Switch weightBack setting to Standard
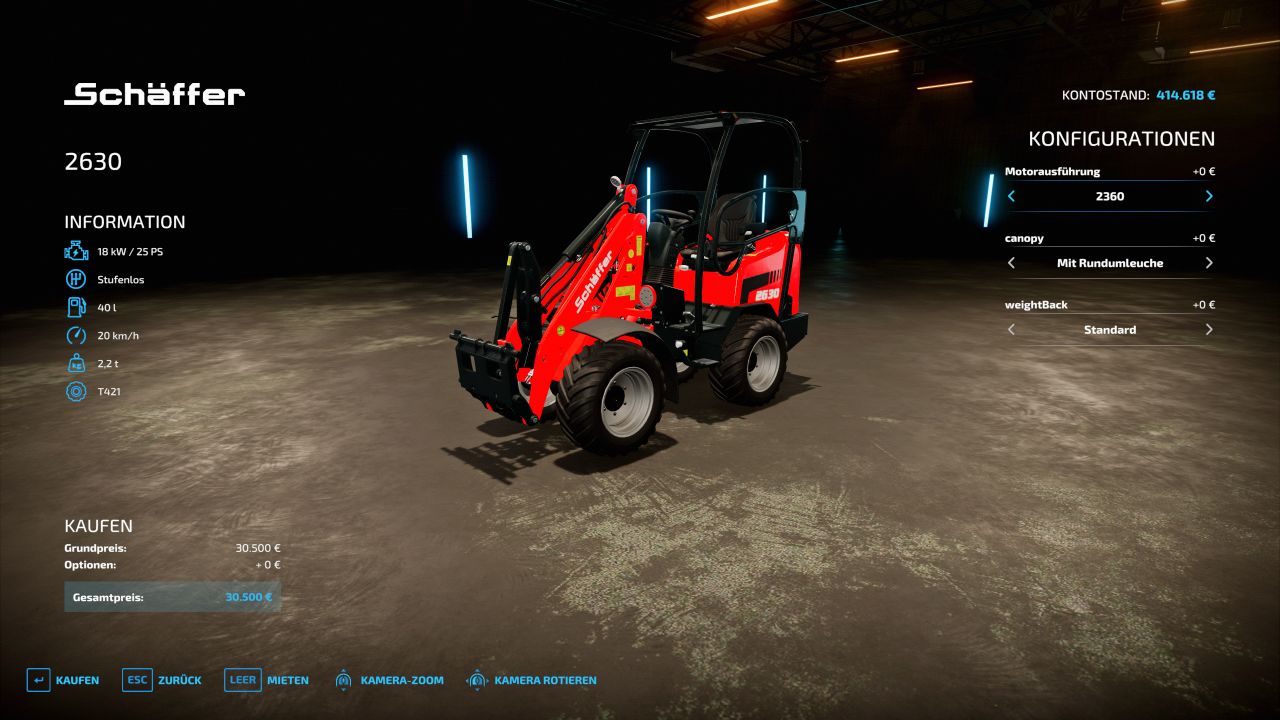This screenshot has height=720, width=1280. tap(1110, 329)
